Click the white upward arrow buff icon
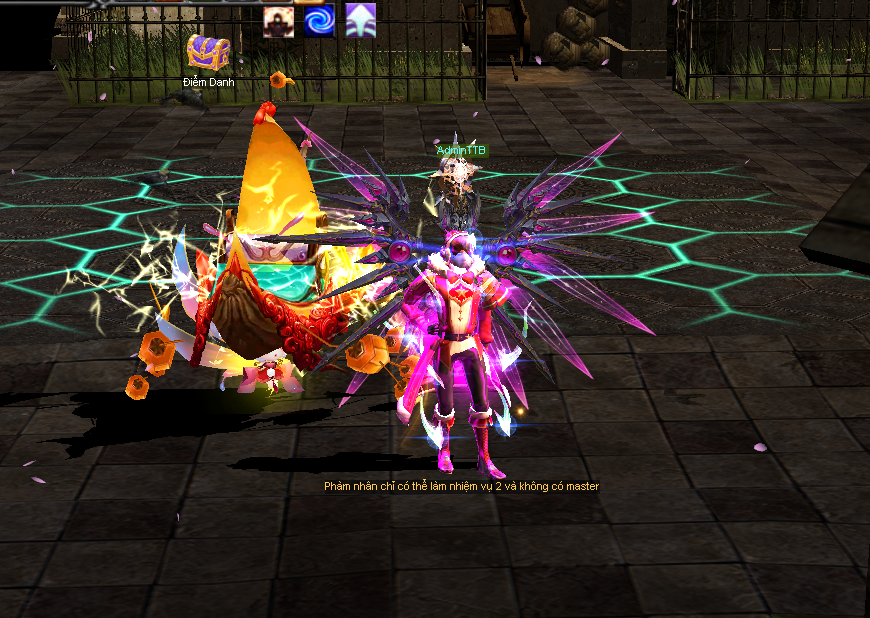Viewport: 870px width, 618px height. tap(360, 20)
